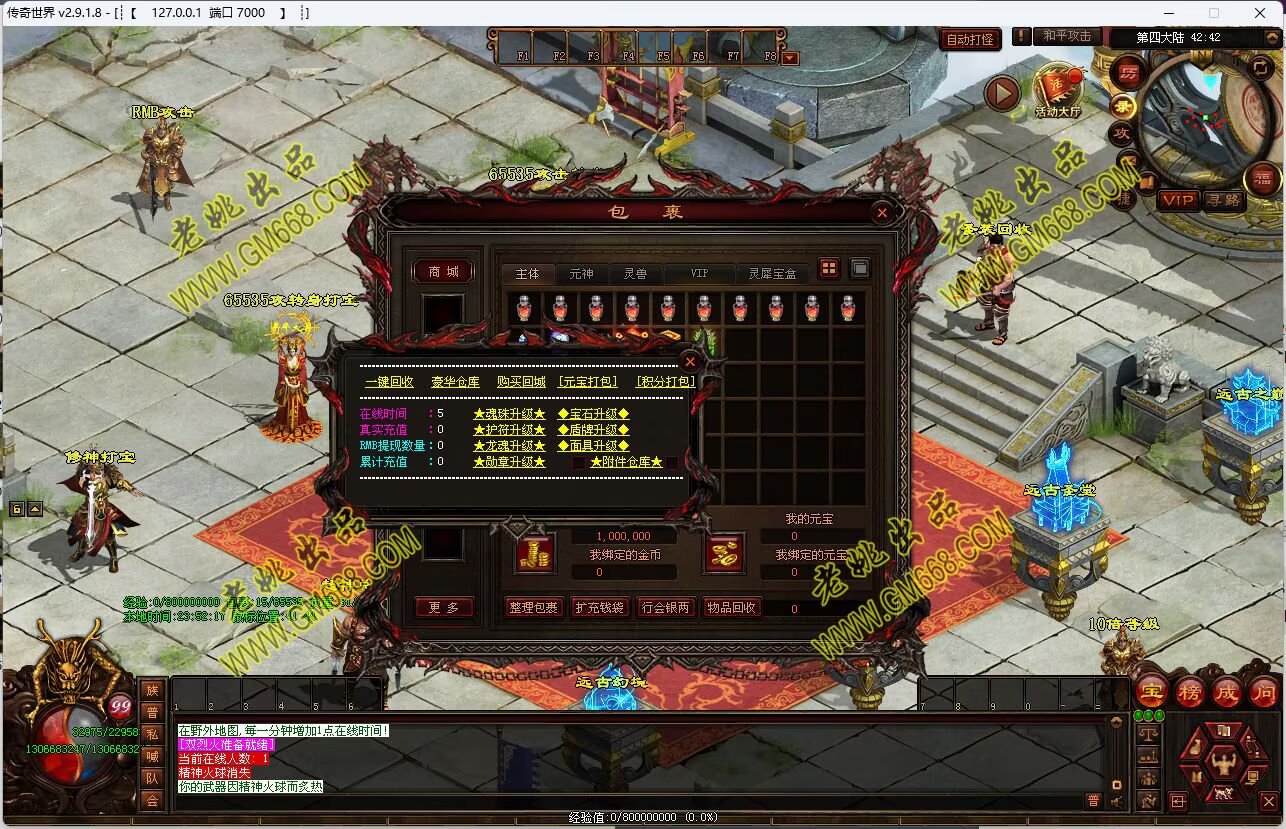Click the 整理包裹 sort button
Image resolution: width=1286 pixels, height=829 pixels.
click(x=534, y=607)
